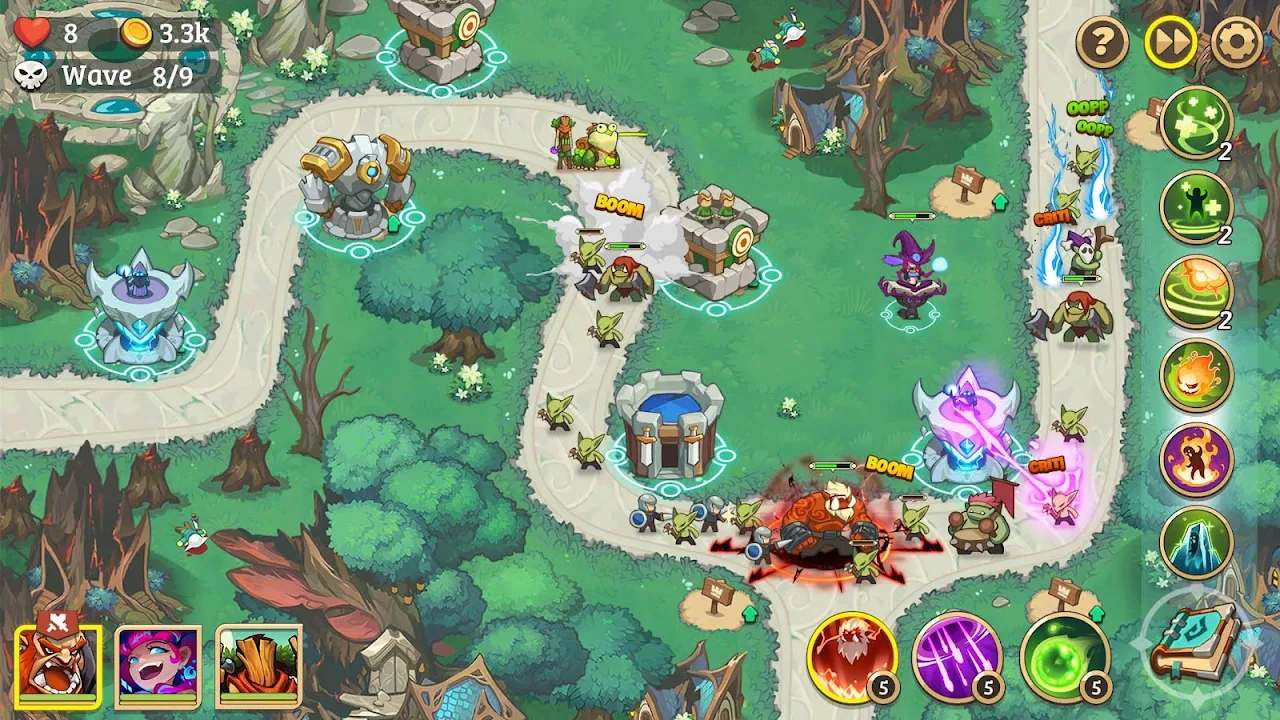Open the teal spellbook
The height and width of the screenshot is (720, 1280).
tap(1194, 643)
